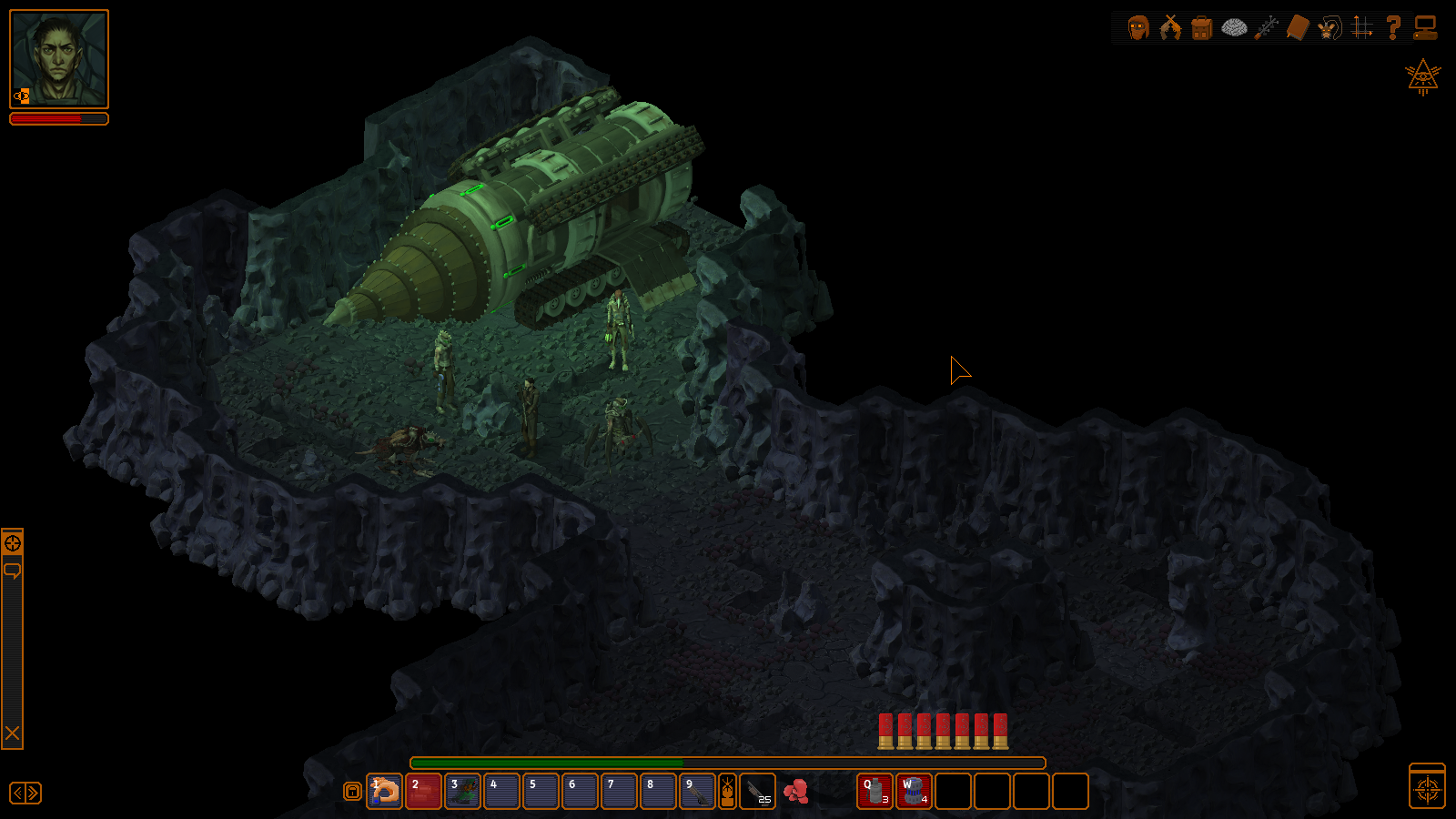The width and height of the screenshot is (1456, 819).
Task: Open the map grid icon
Action: [1362, 28]
